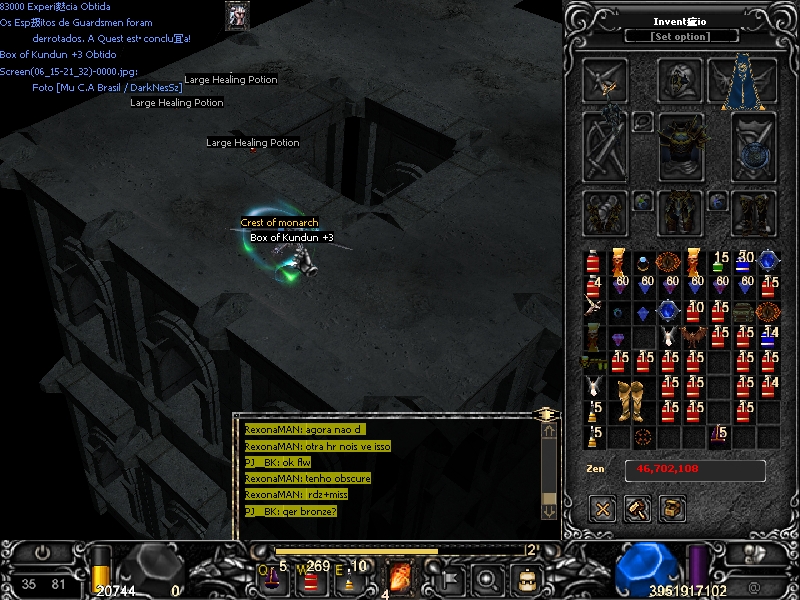The image size is (800, 600).
Task: Open the magnifier button on bottom bar
Action: (x=488, y=578)
